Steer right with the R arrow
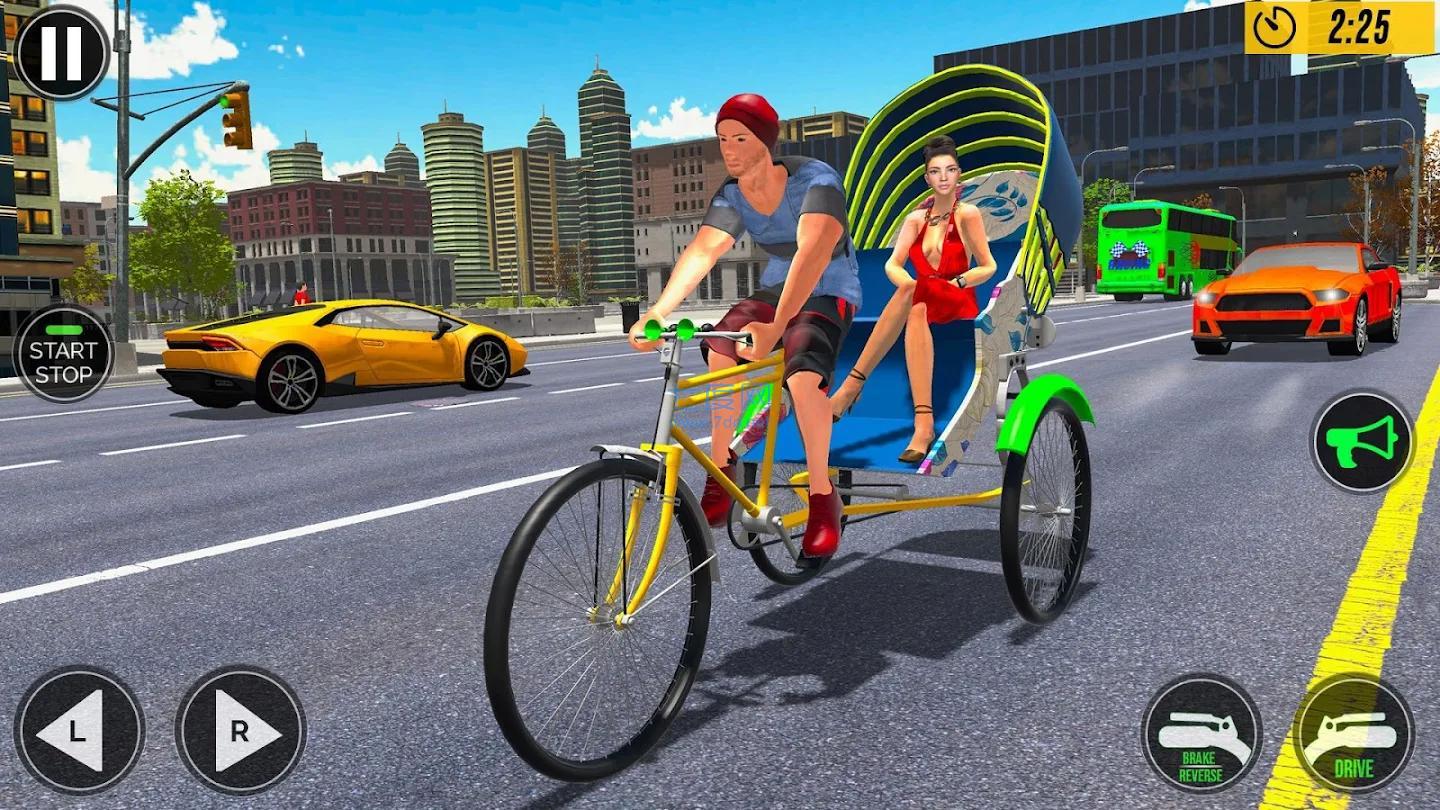 [240, 731]
